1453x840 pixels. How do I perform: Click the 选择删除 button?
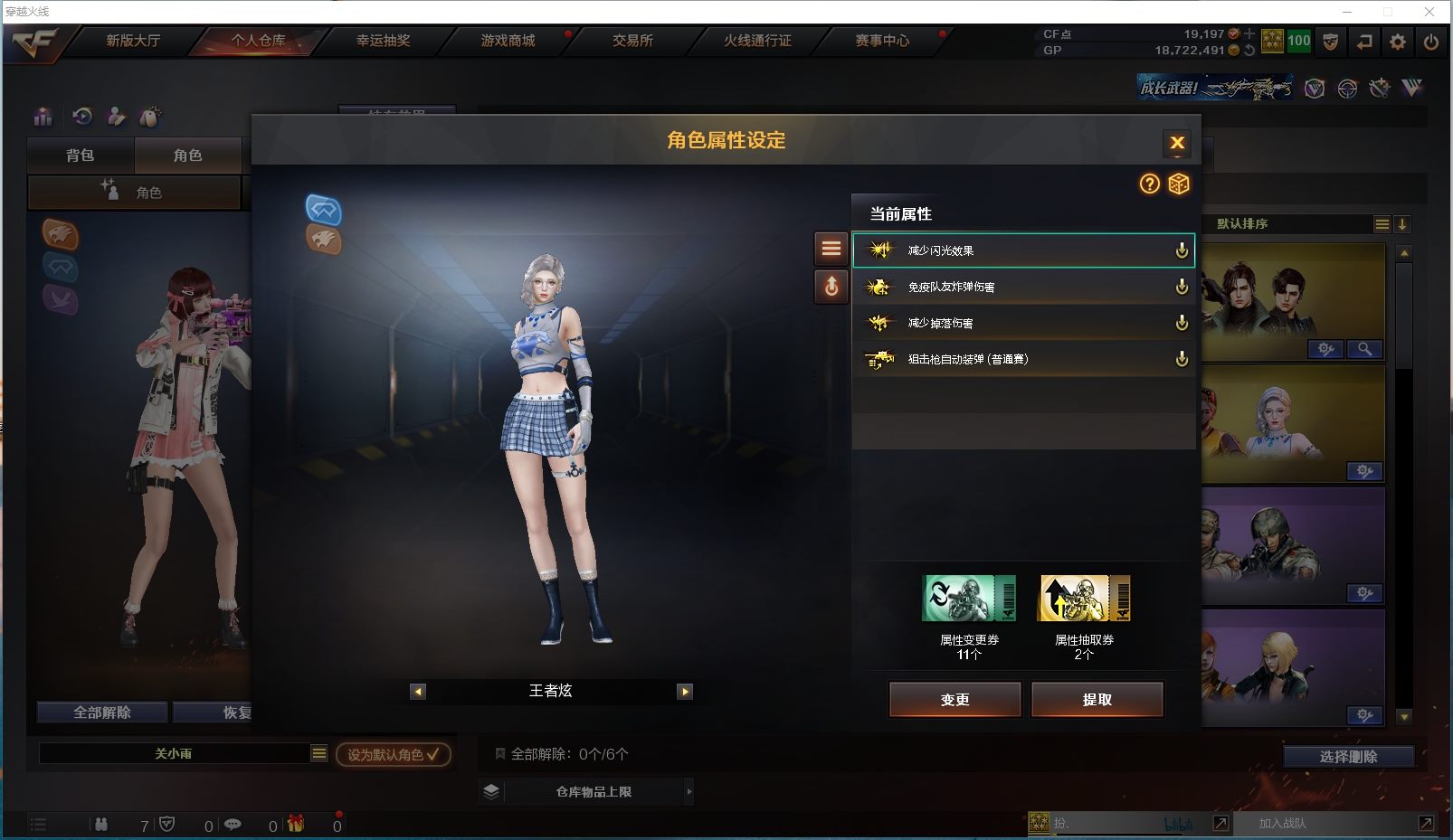pyautogui.click(x=1348, y=757)
